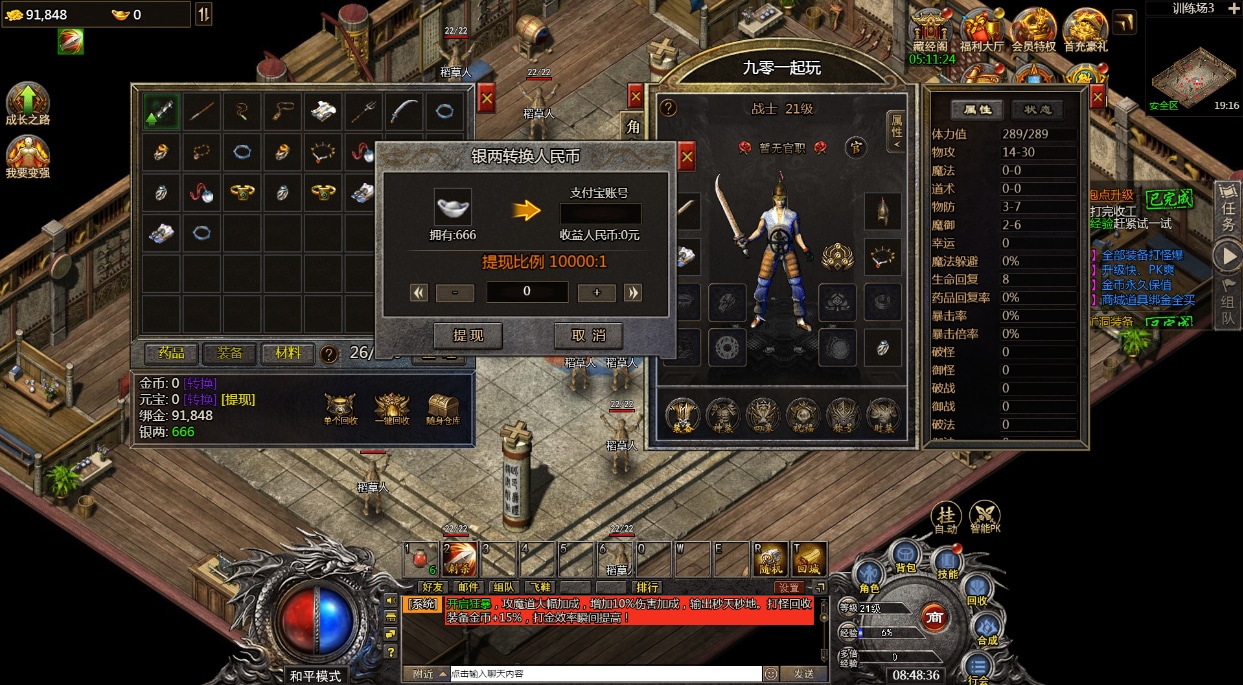The width and height of the screenshot is (1243, 685).
Task: Use the 回城 return-to-town scroll hotbar slot
Action: [x=809, y=560]
